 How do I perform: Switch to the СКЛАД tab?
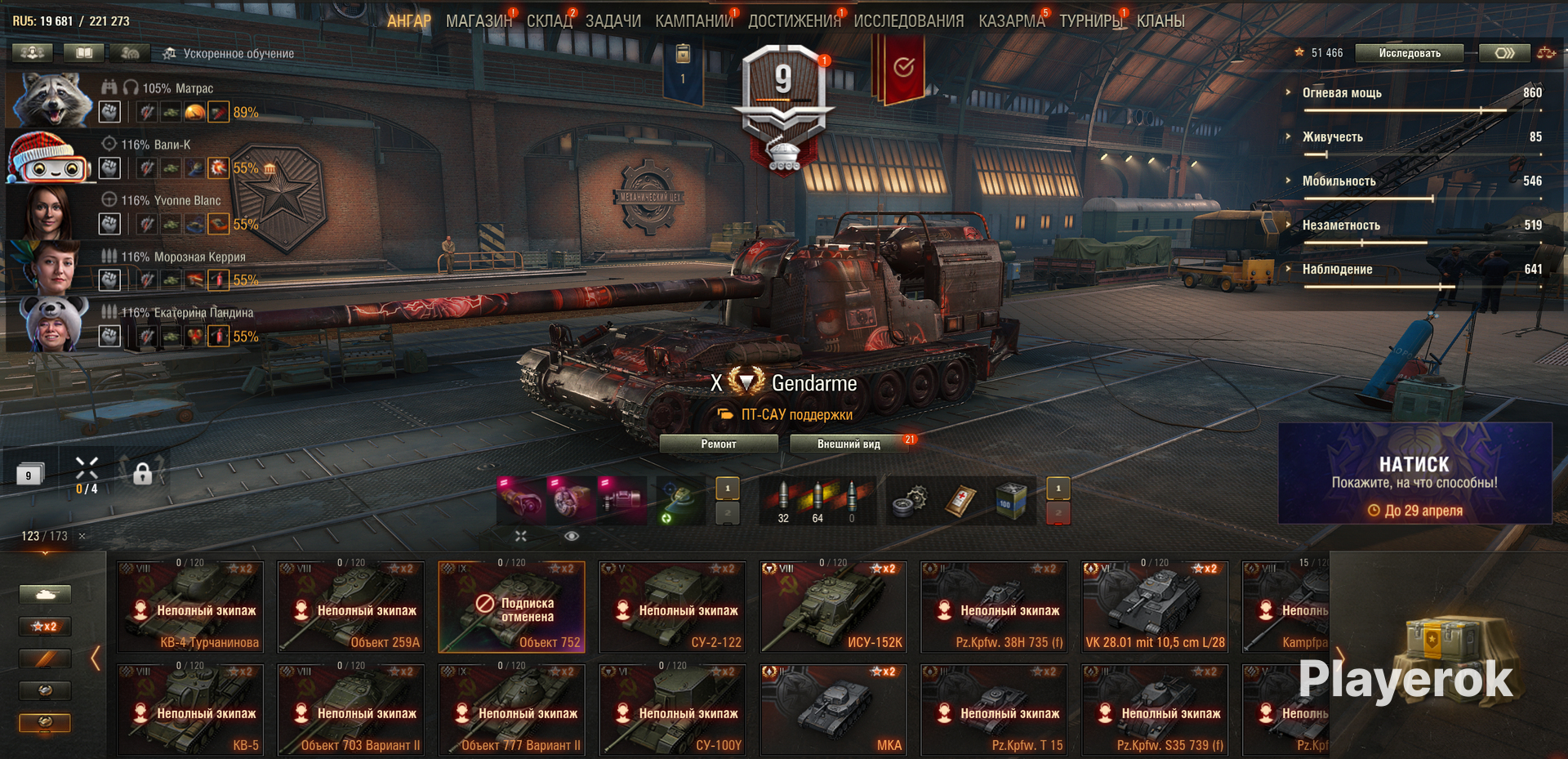[x=549, y=21]
